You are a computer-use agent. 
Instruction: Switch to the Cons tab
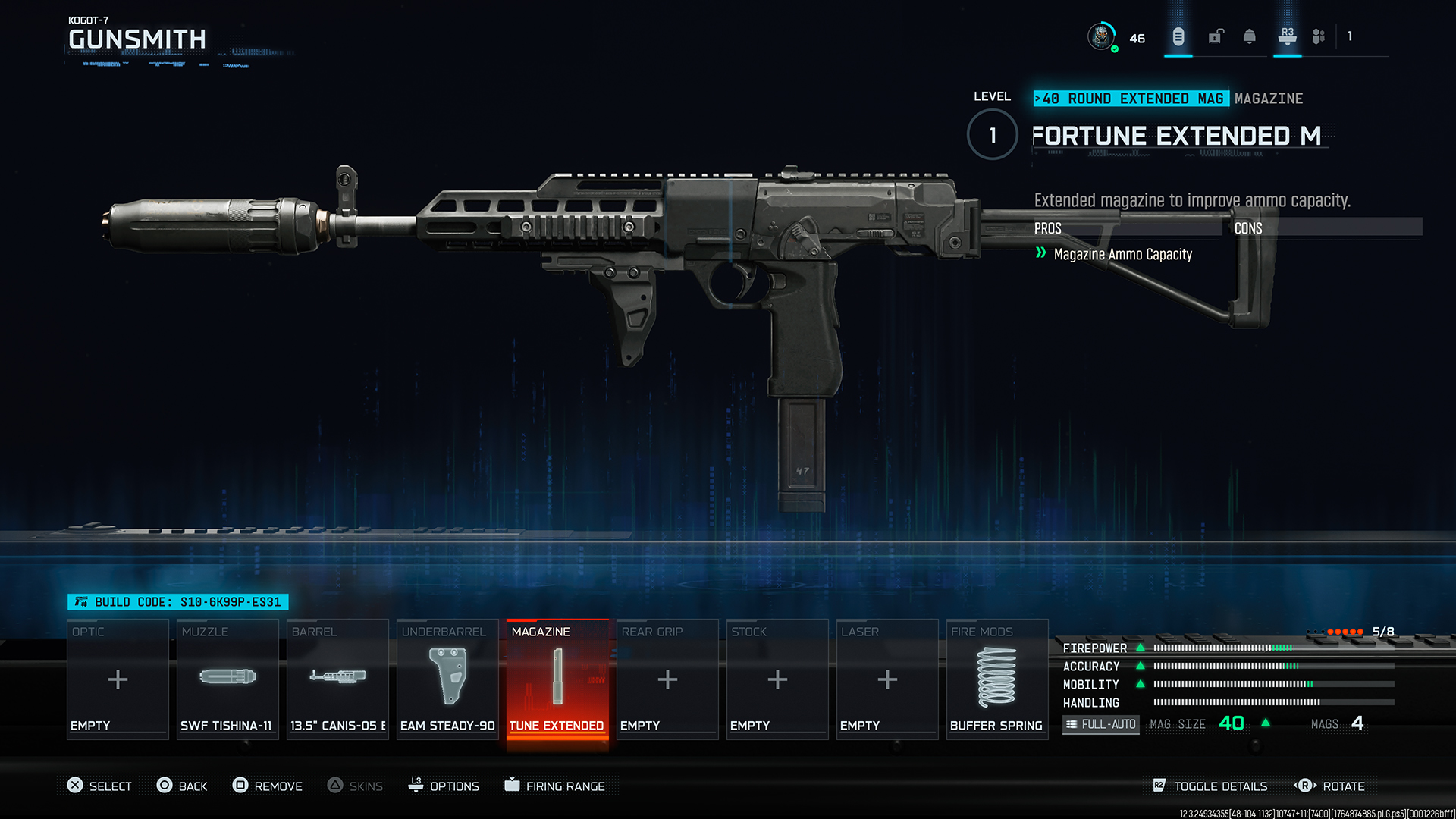[x=1248, y=228]
